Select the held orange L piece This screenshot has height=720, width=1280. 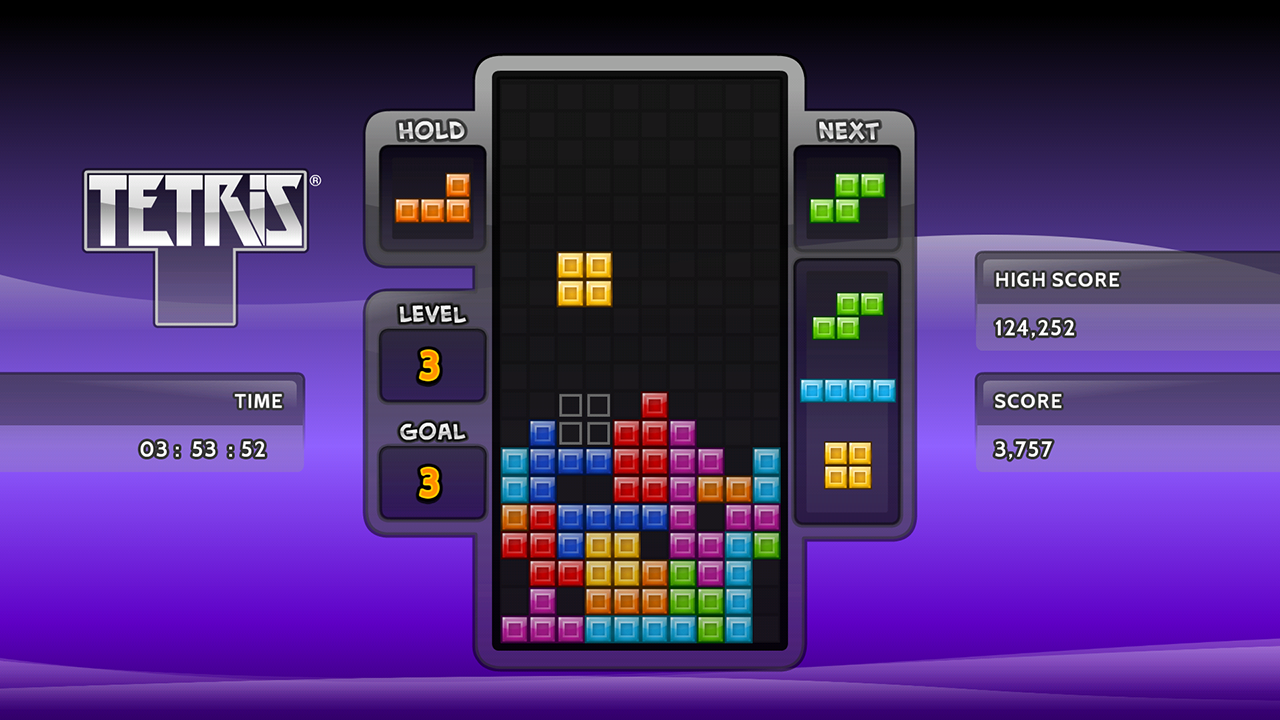click(433, 199)
